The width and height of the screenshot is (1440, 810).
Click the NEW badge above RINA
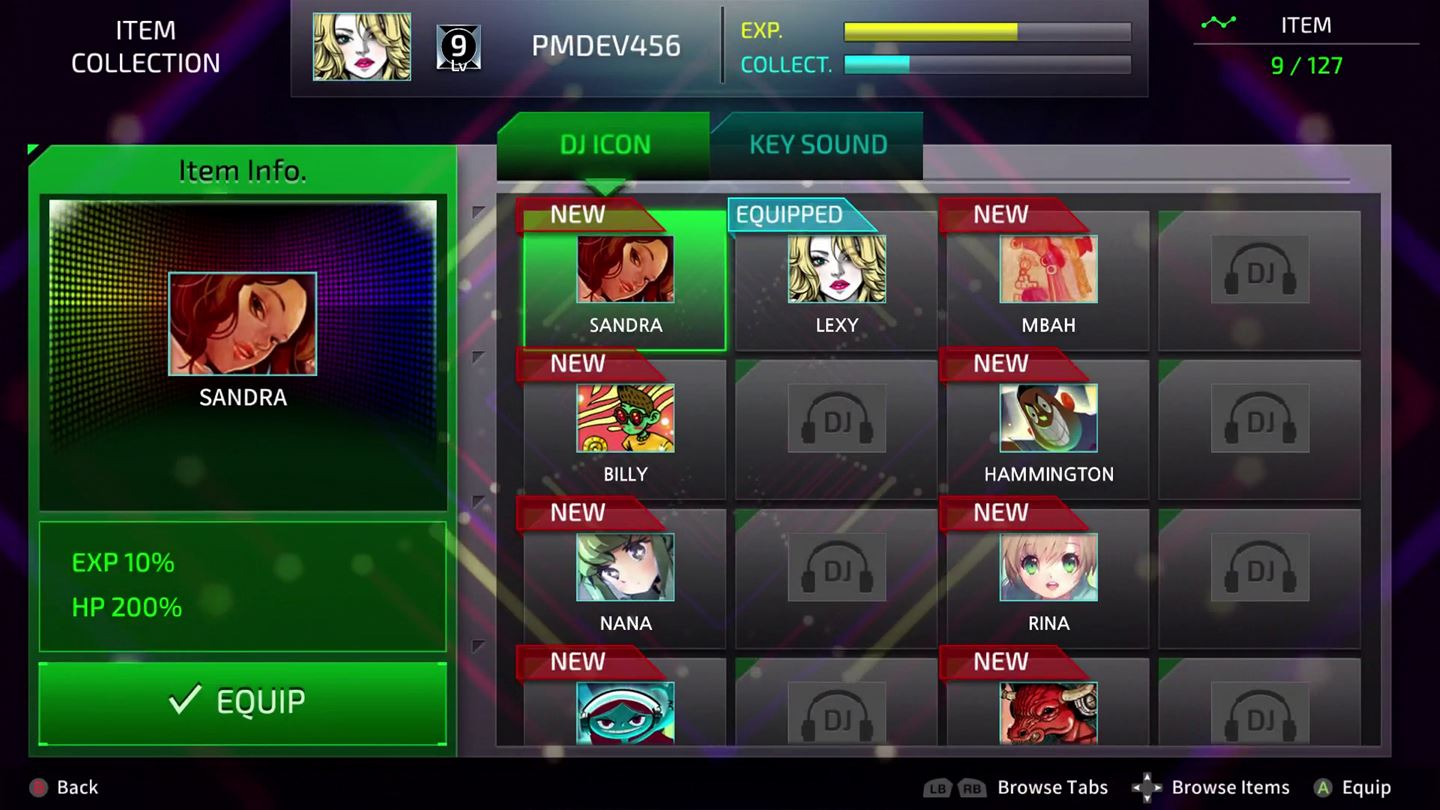click(1000, 512)
